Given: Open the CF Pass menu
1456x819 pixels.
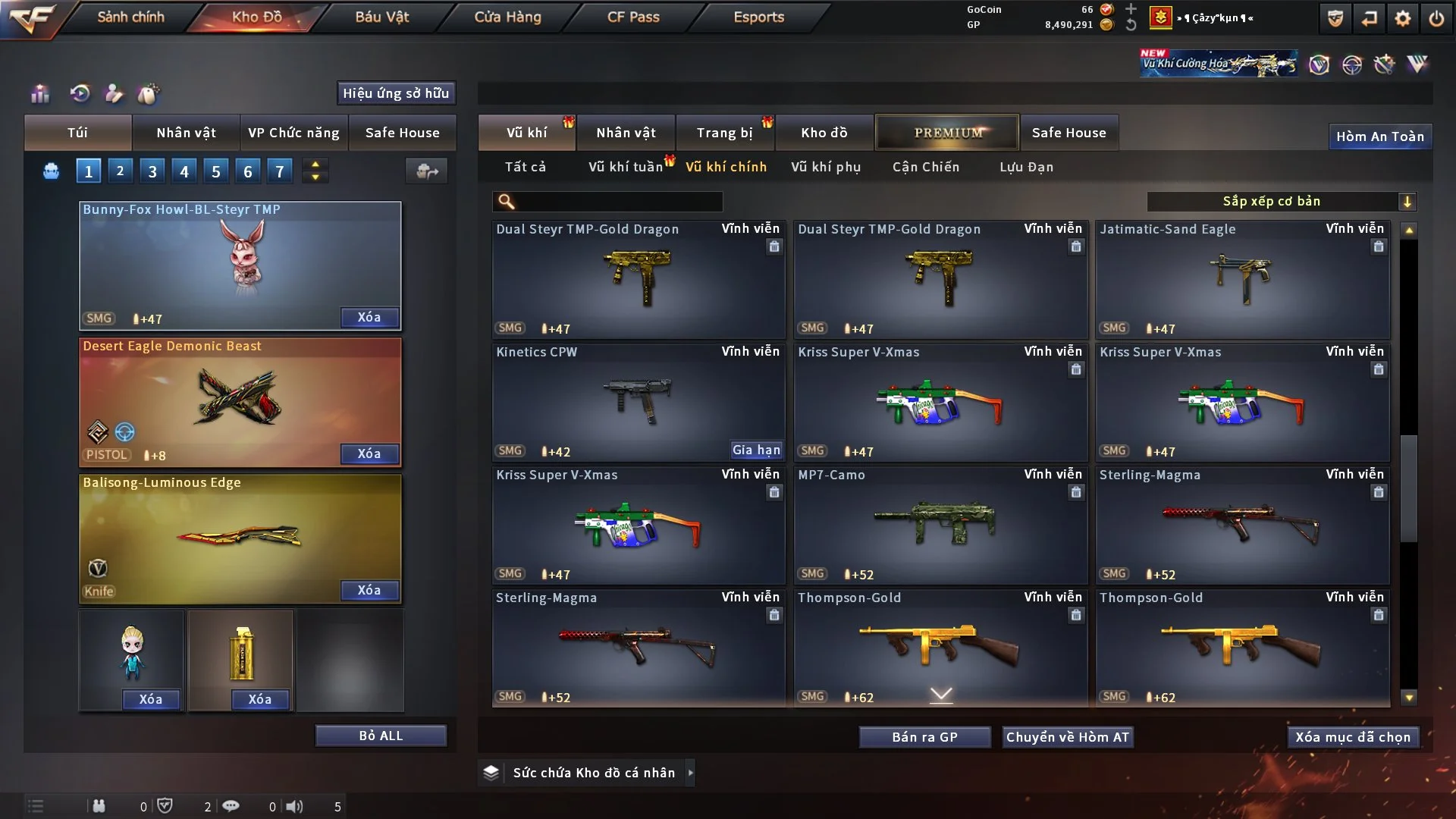Looking at the screenshot, I should tap(632, 17).
